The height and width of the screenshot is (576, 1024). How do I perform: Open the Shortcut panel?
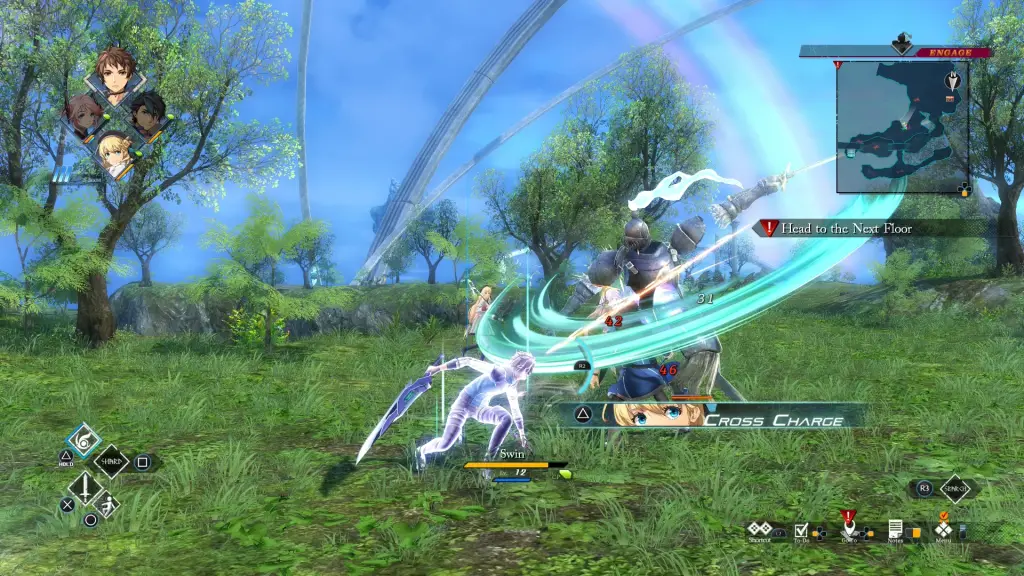[x=761, y=530]
